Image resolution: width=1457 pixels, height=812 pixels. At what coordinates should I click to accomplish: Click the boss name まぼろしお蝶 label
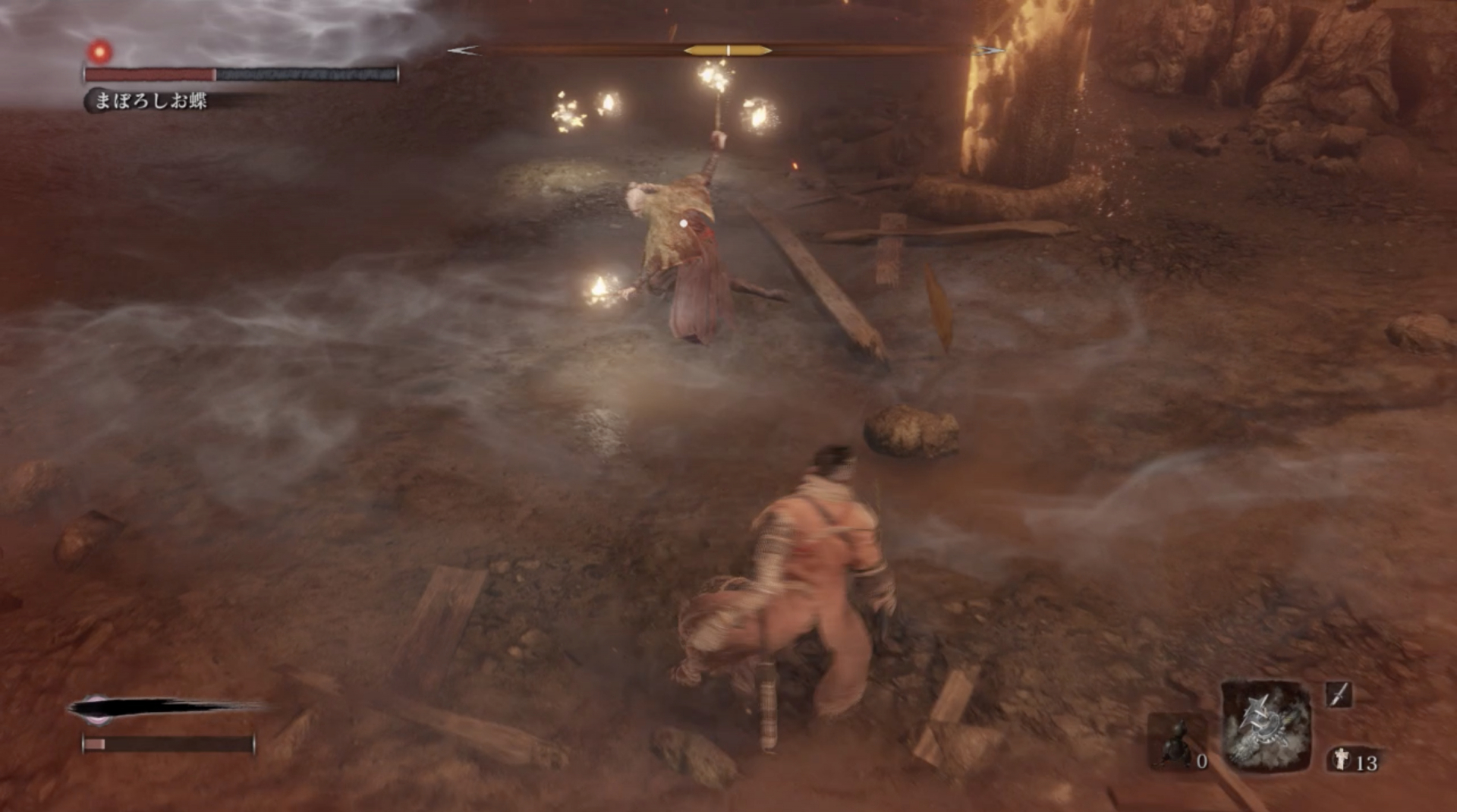152,100
